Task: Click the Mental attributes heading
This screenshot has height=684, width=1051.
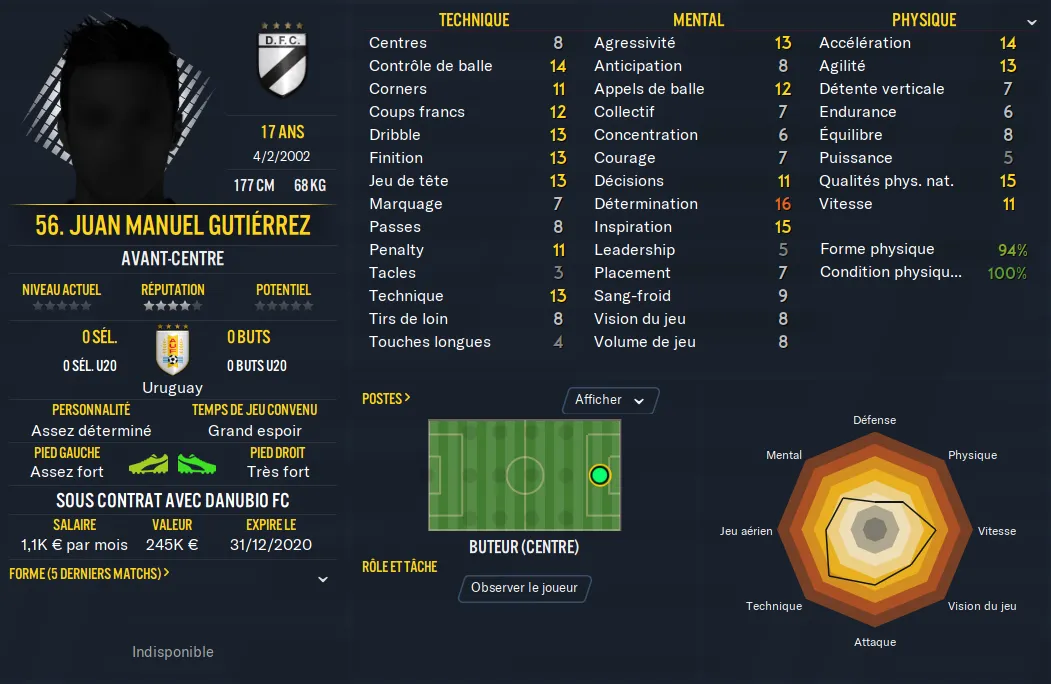Action: (698, 20)
